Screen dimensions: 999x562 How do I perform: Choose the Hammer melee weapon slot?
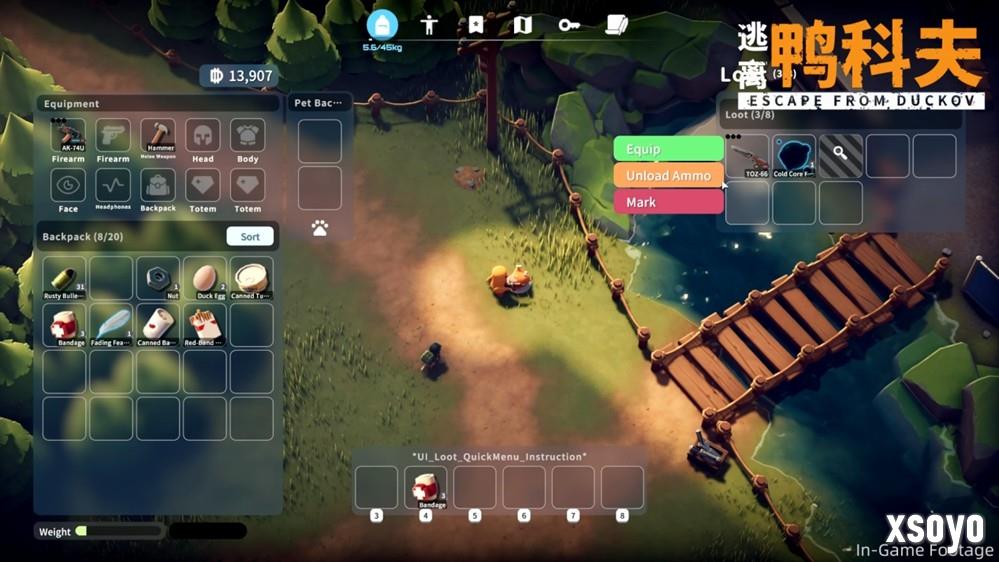pos(158,137)
